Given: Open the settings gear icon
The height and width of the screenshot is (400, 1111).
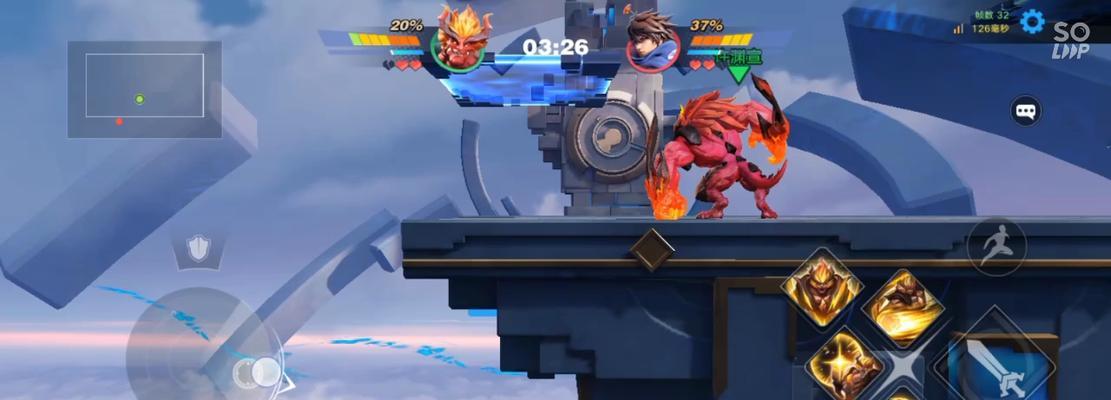Looking at the screenshot, I should click(x=1032, y=22).
